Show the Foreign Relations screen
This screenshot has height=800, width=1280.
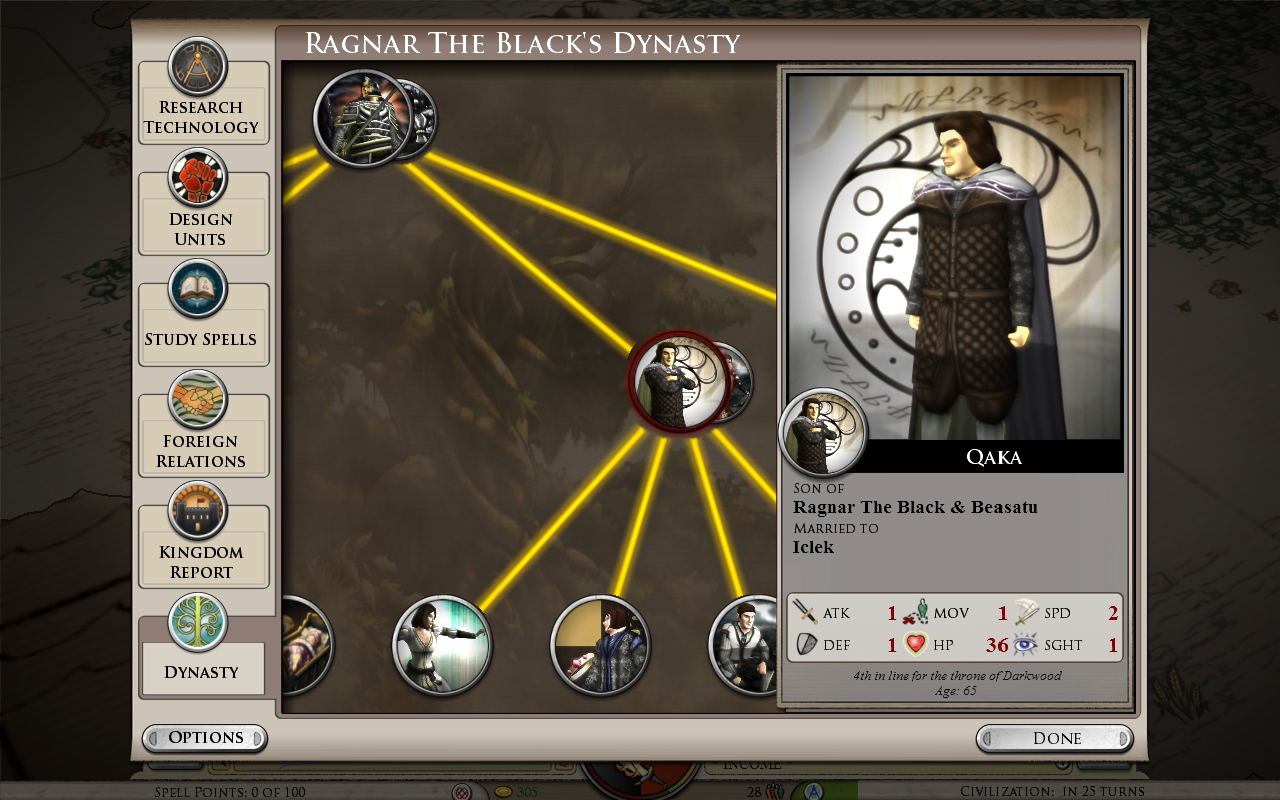pyautogui.click(x=202, y=435)
